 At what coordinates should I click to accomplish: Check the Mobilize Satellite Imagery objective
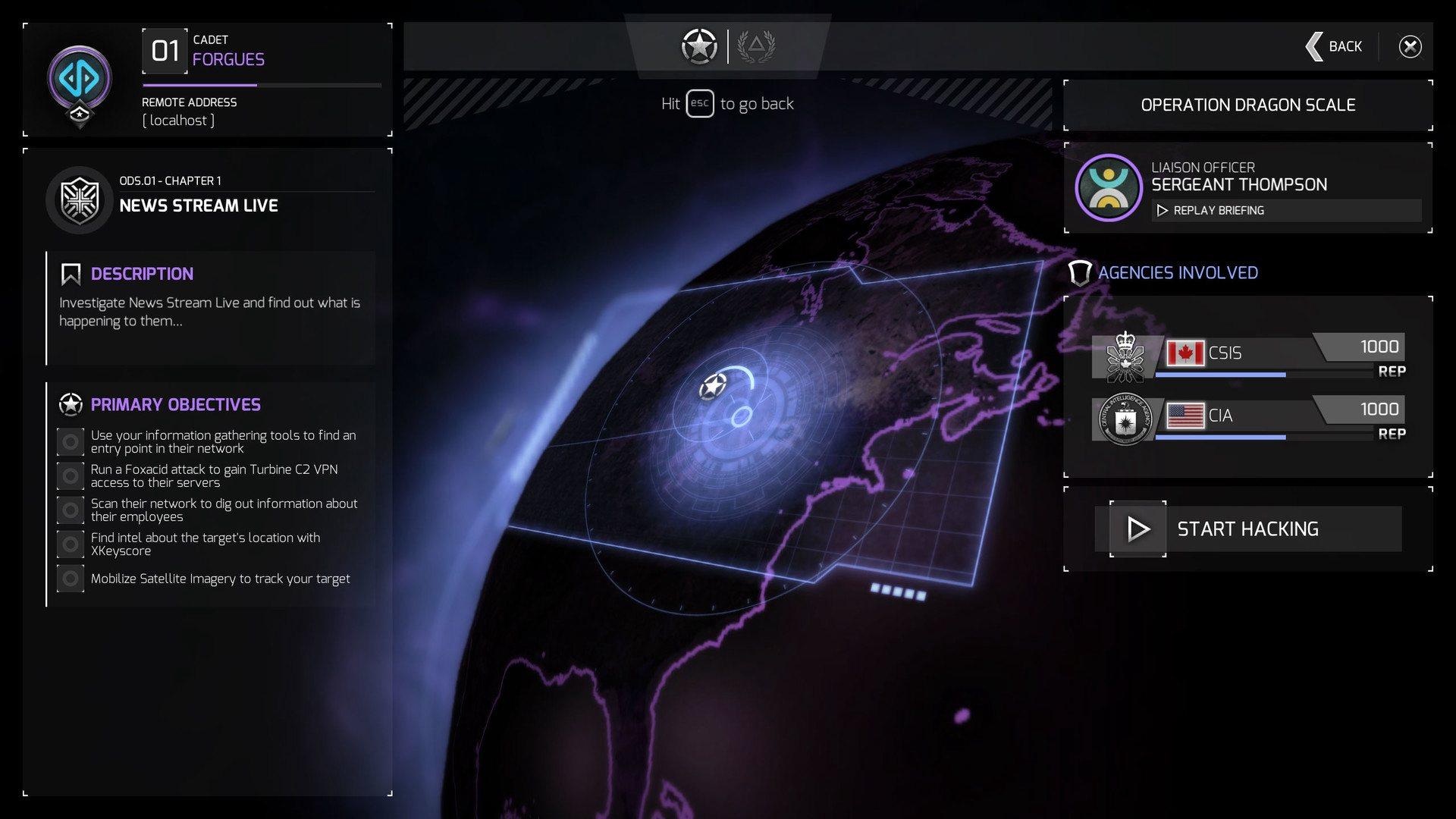(x=71, y=578)
